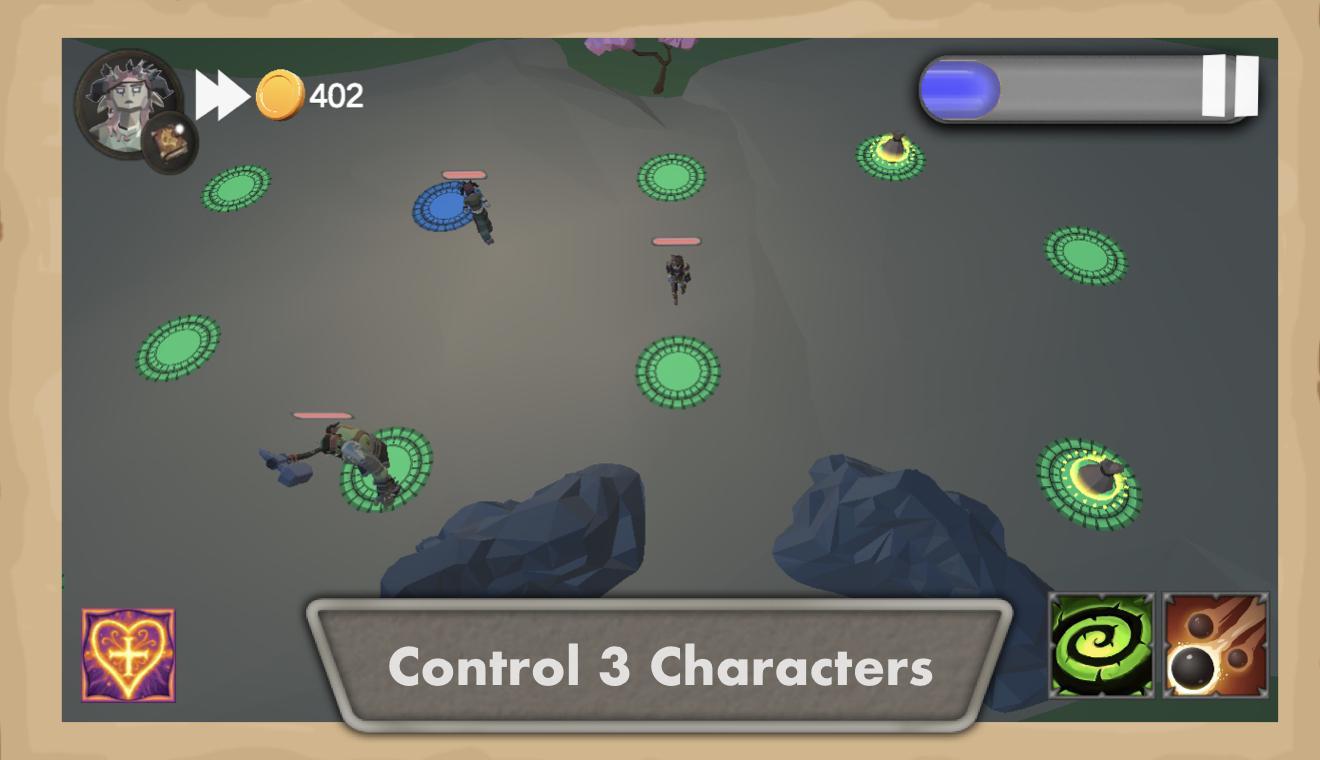Click the gold coin icon
Viewport: 1320px width, 760px height.
click(281, 94)
